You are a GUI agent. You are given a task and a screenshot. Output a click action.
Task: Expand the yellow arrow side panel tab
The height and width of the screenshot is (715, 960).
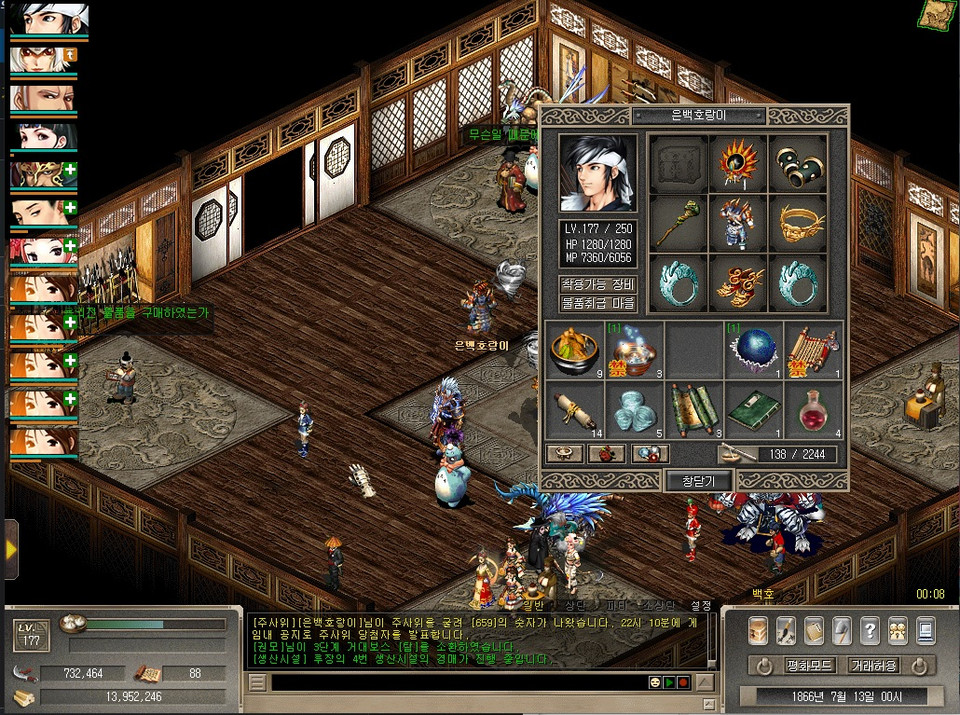tap(12, 549)
